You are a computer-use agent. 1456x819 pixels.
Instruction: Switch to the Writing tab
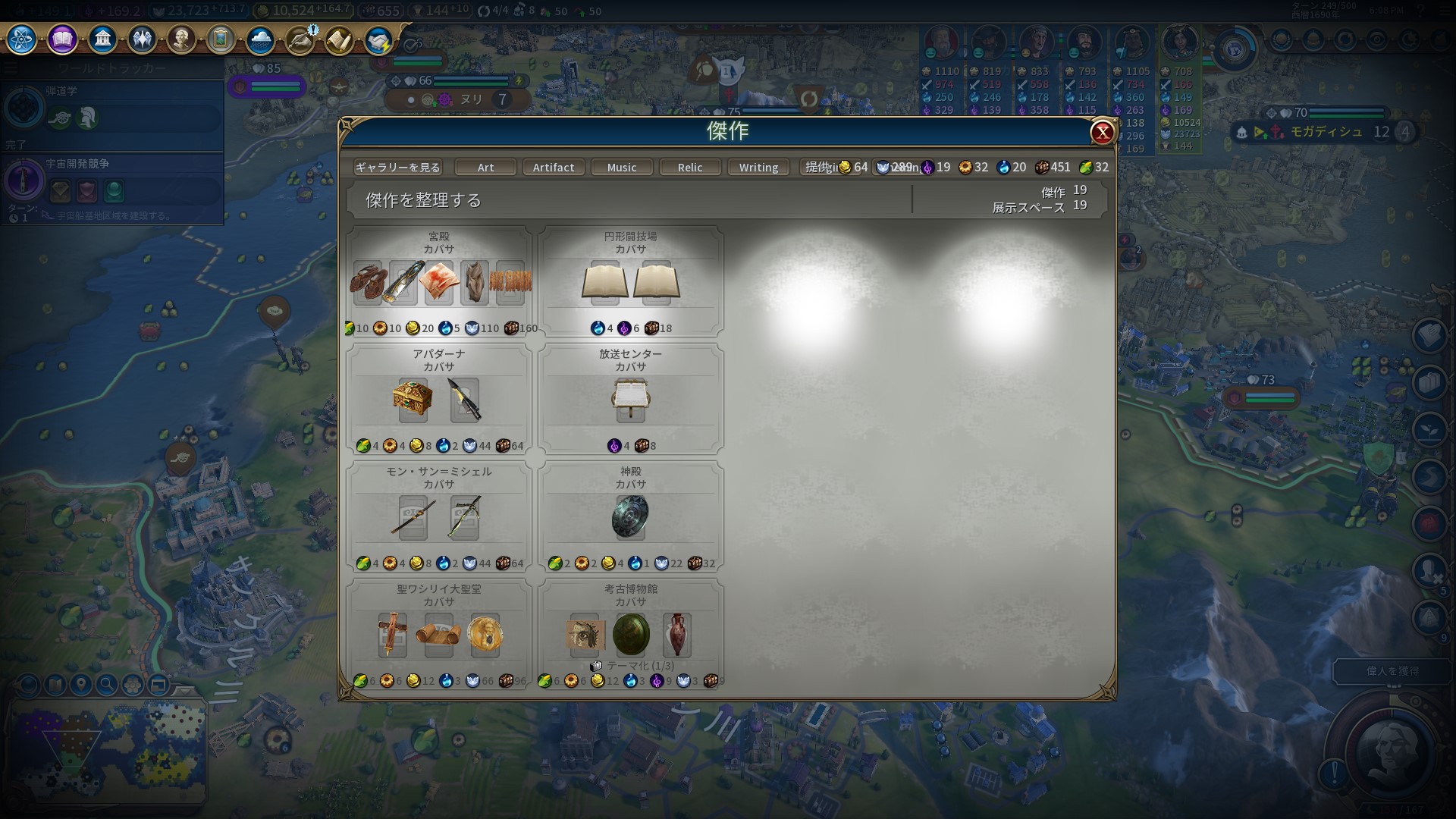(758, 167)
